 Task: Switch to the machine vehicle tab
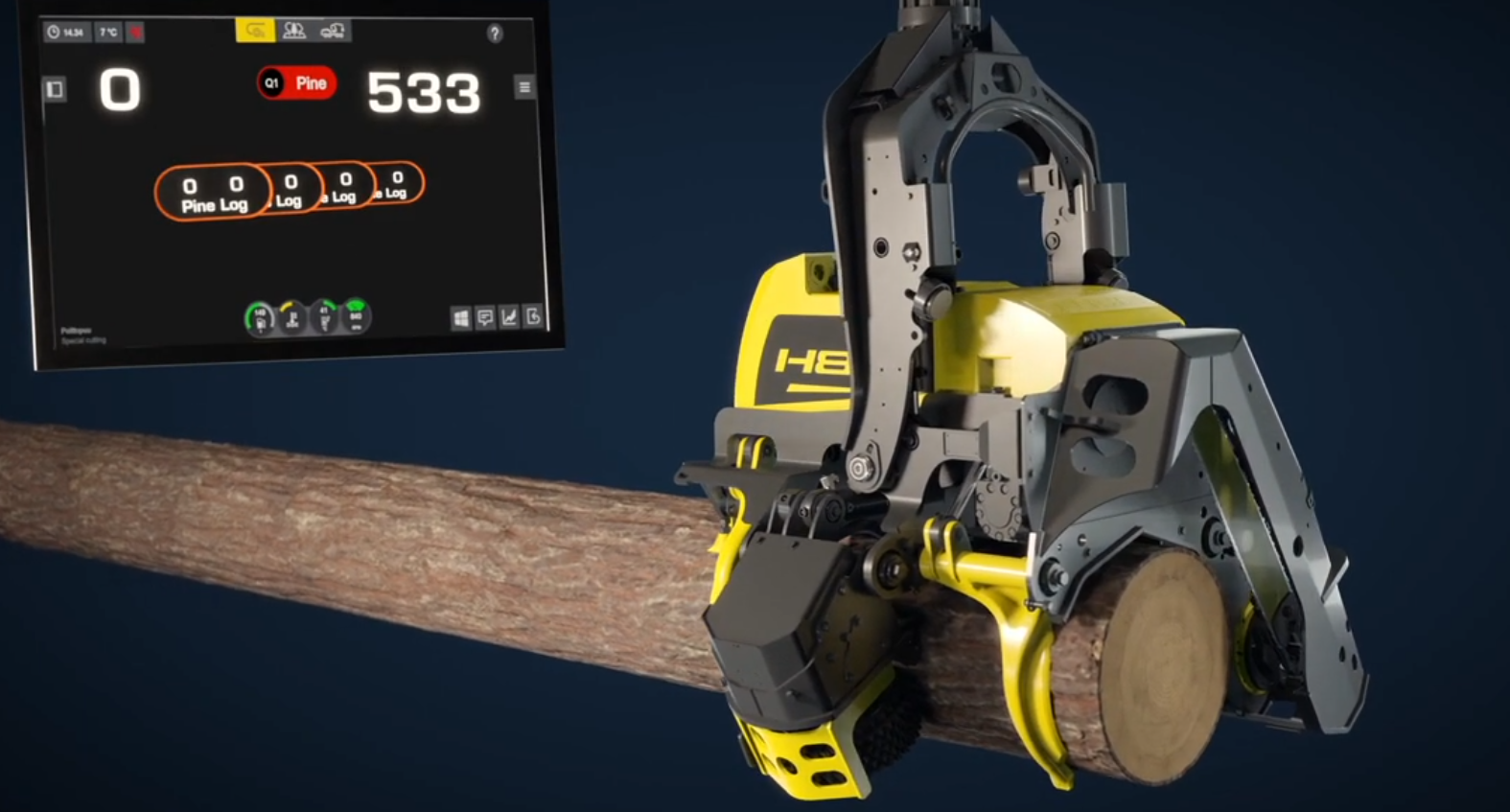(333, 31)
